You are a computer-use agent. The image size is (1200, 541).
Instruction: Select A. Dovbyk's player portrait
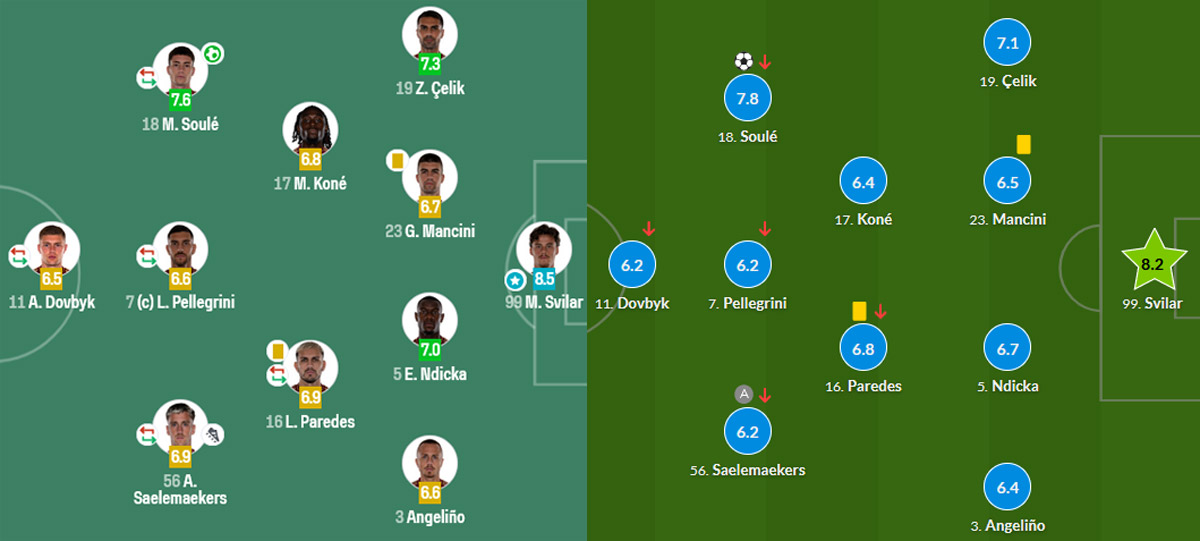pyautogui.click(x=52, y=247)
